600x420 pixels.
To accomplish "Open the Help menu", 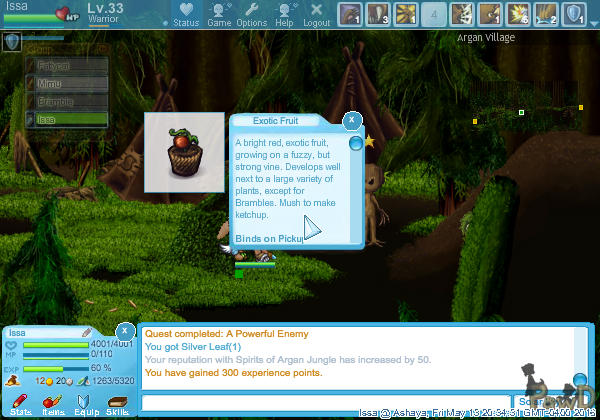I will coord(284,14).
